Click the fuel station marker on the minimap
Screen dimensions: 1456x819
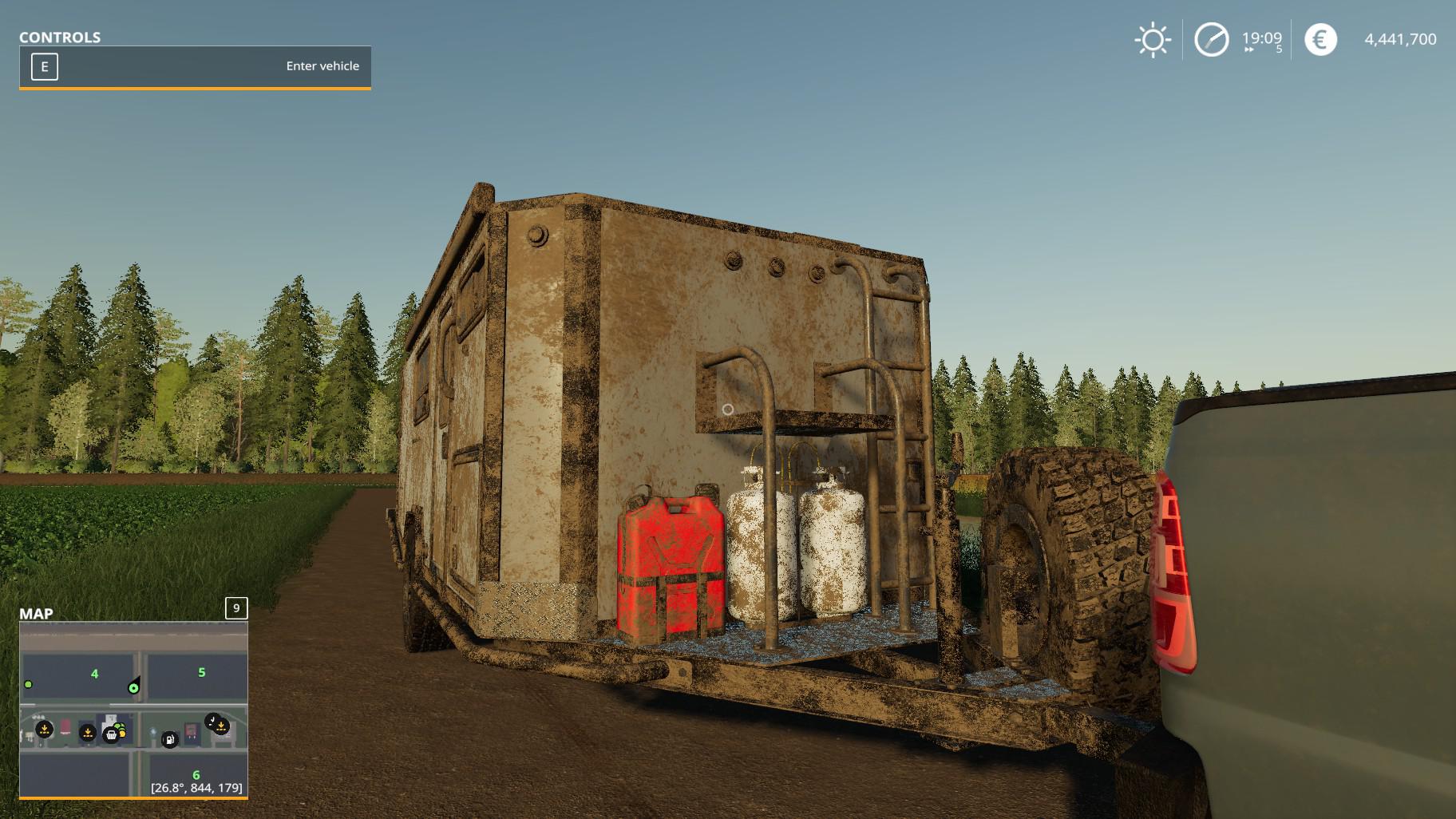[169, 740]
